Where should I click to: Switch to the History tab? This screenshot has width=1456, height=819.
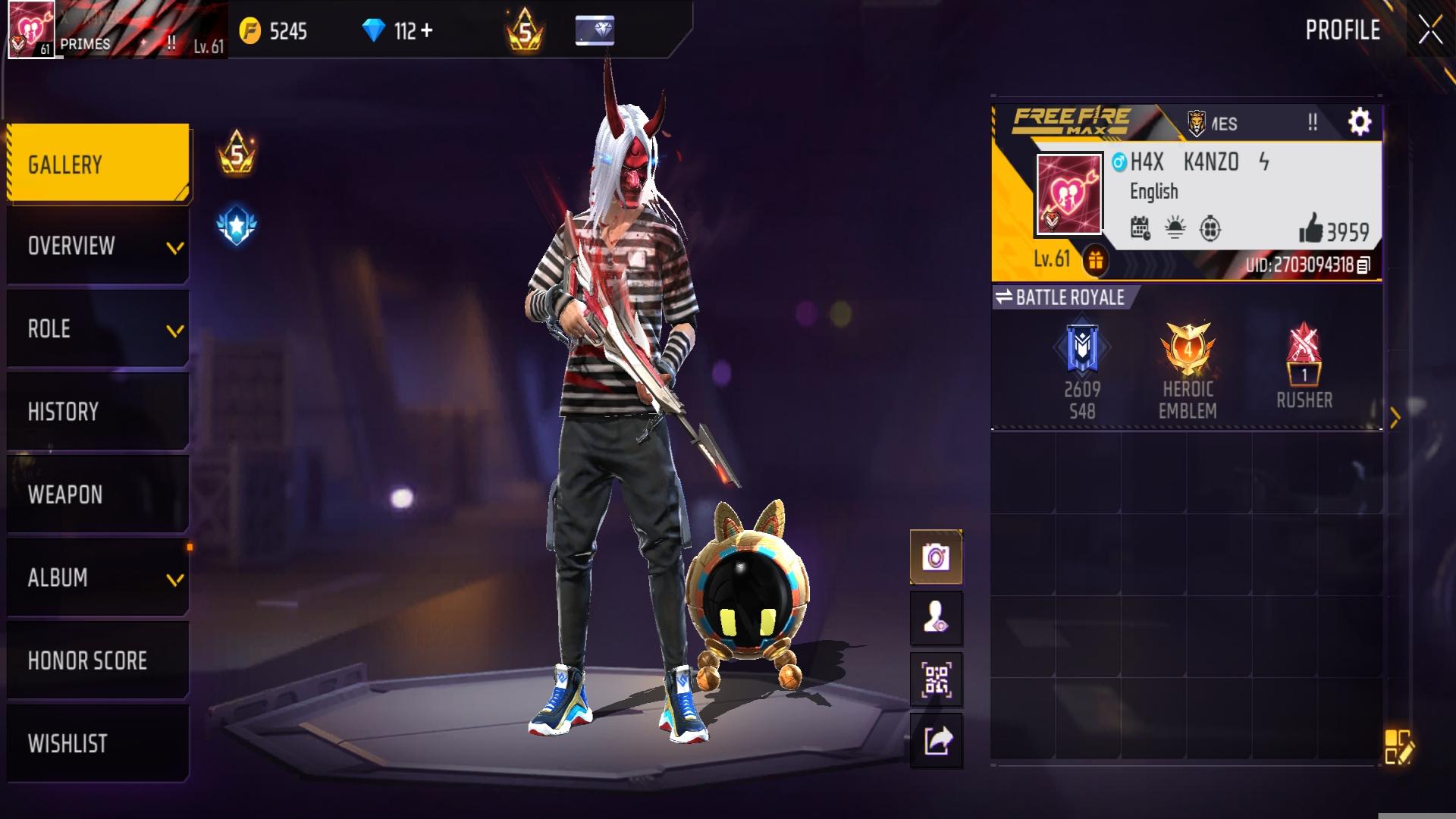point(98,412)
